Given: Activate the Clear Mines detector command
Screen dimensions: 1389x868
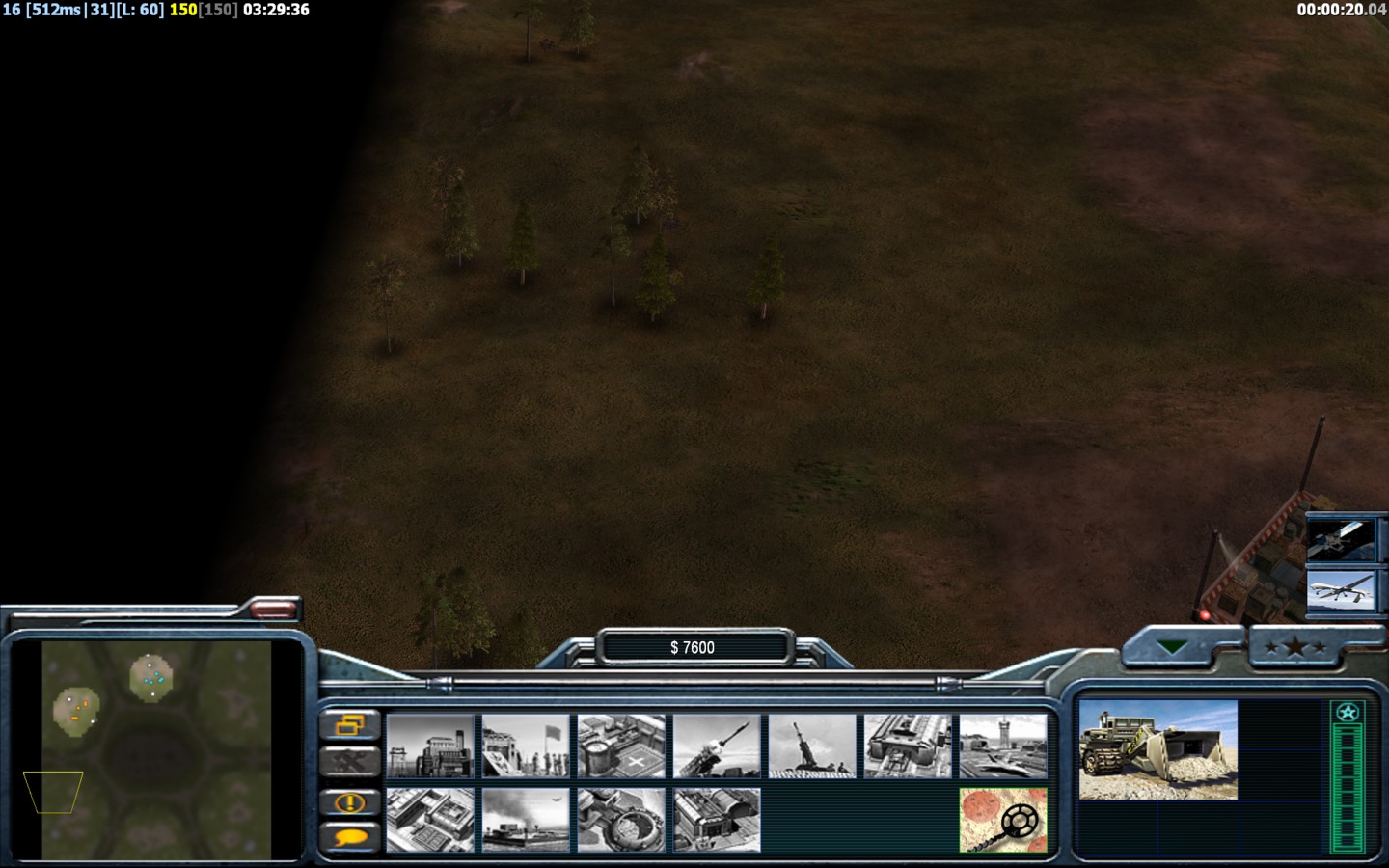Looking at the screenshot, I should (x=1003, y=820).
